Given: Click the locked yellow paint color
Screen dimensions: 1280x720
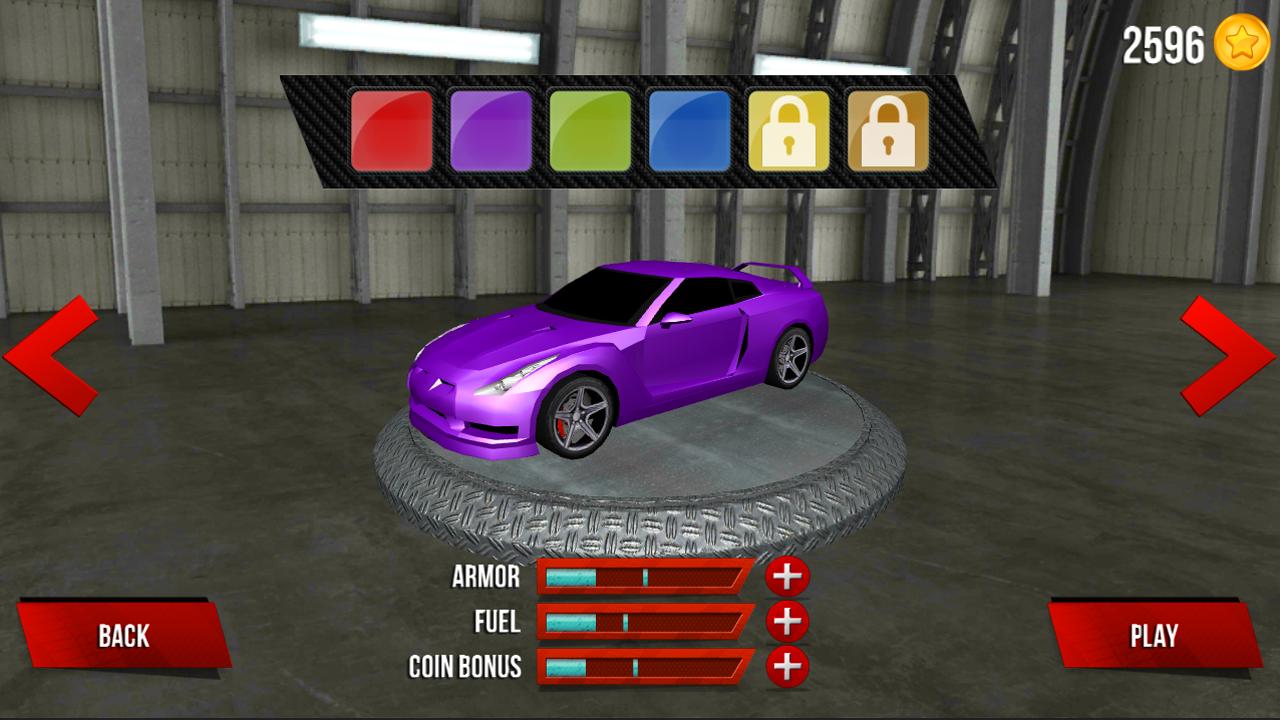Looking at the screenshot, I should pyautogui.click(x=790, y=131).
